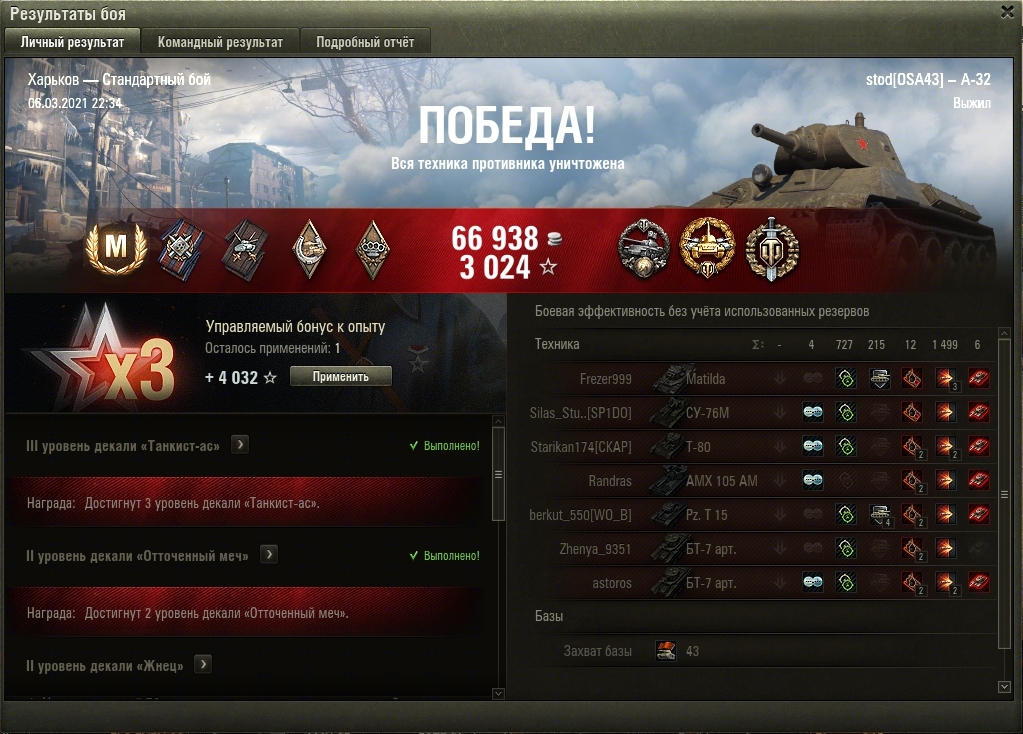Viewport: 1023px width, 734px height.
Task: Click the down arrow of the missions scrollbar
Action: click(499, 693)
